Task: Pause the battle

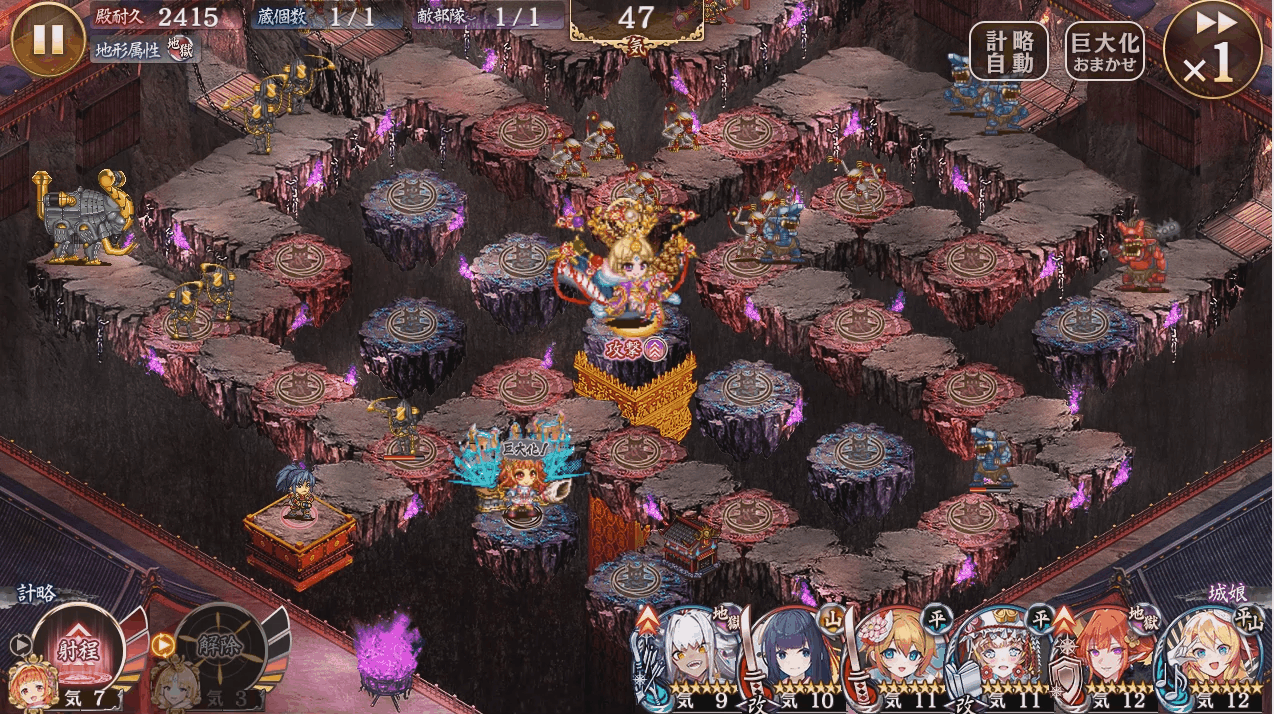Action: click(x=48, y=39)
